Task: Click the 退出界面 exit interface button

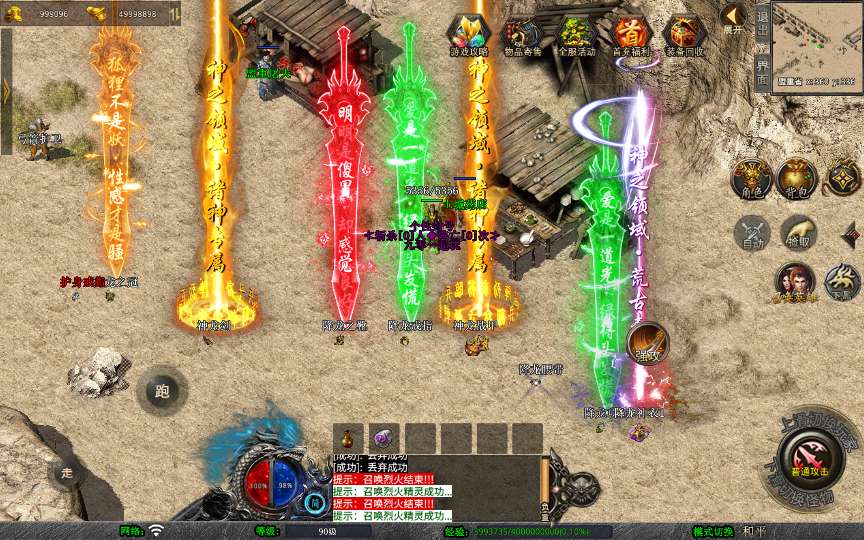Action: coord(763,46)
